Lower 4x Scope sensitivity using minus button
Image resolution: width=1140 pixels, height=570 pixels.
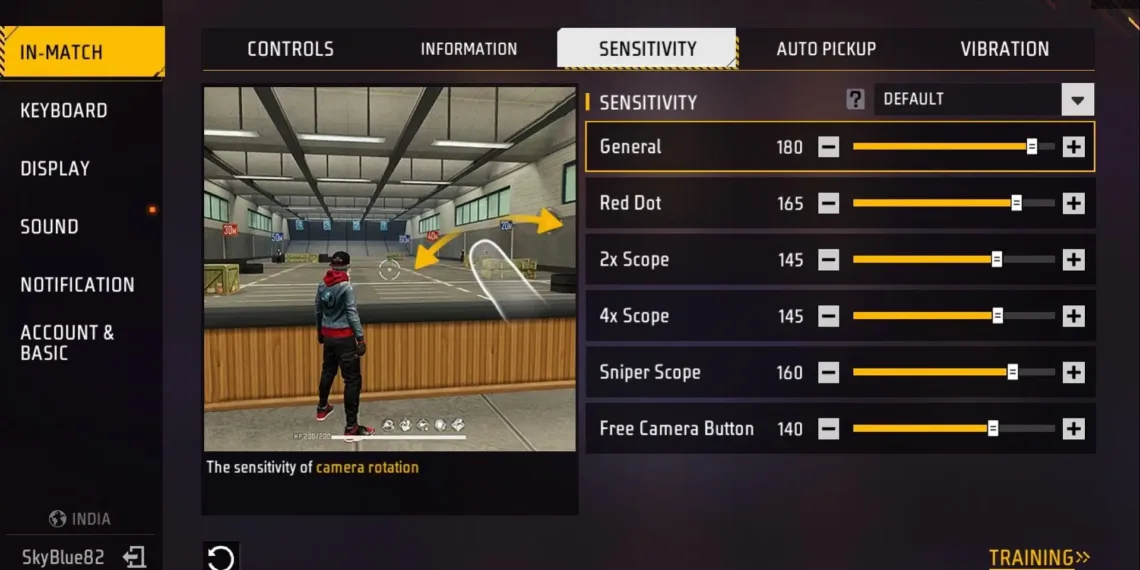[x=828, y=316]
